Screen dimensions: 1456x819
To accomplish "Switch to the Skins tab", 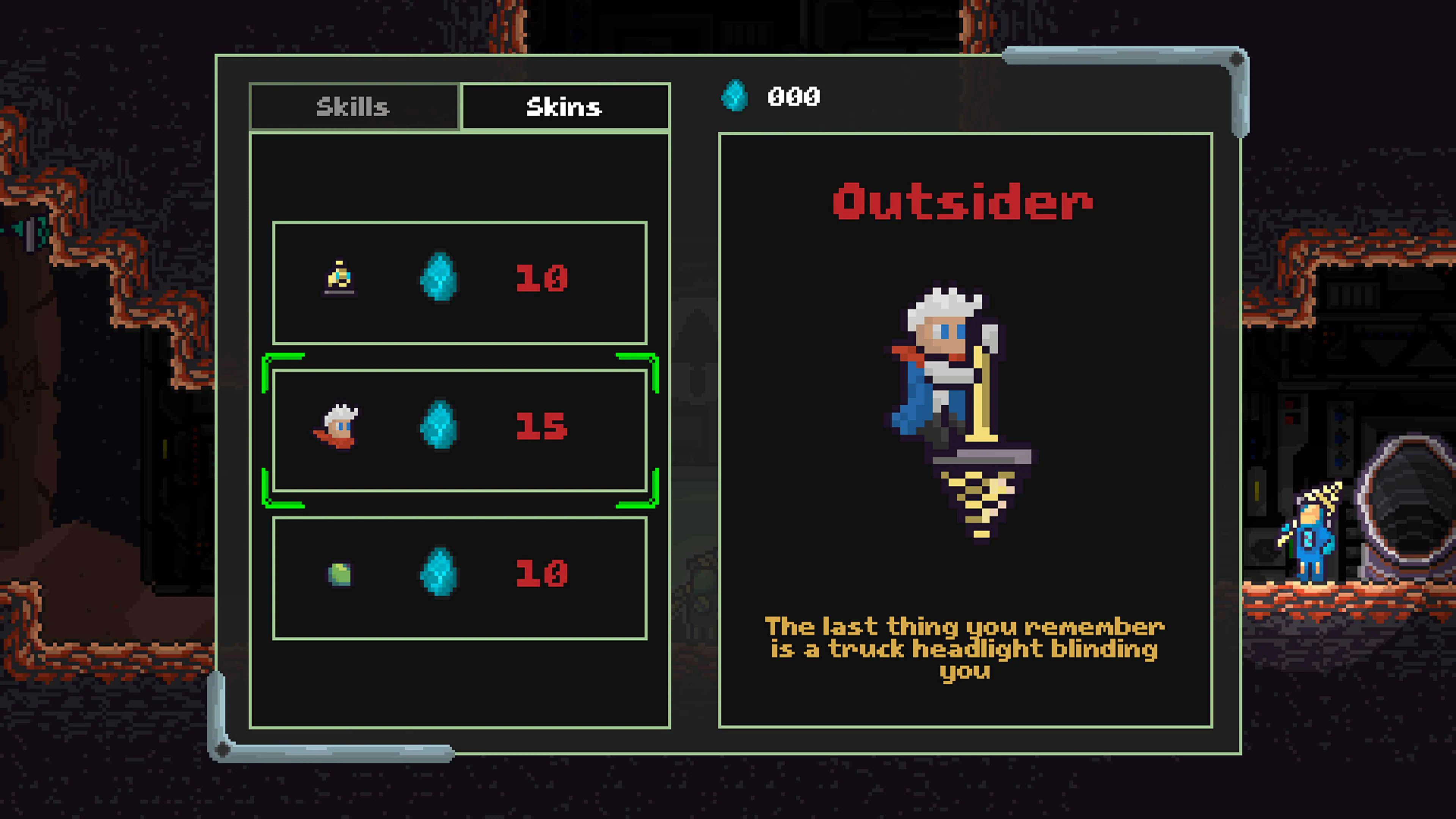I will [x=564, y=107].
